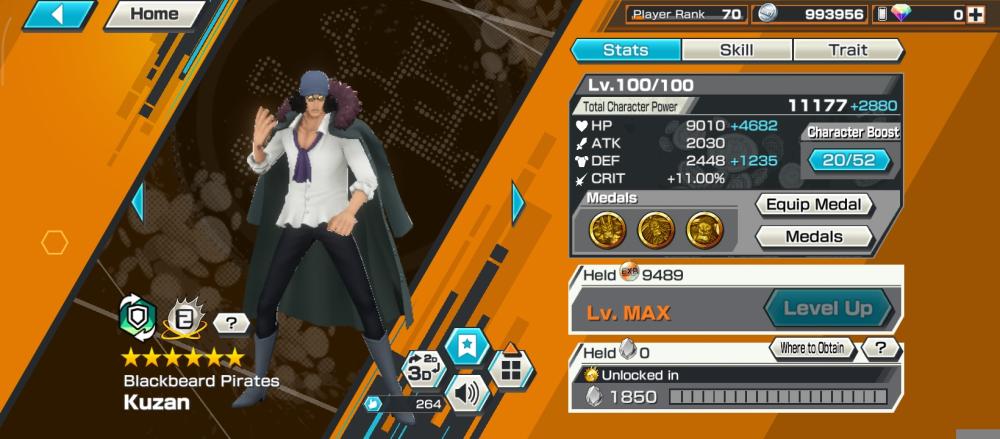Show the next character with right arrow
This screenshot has width=1000, height=439.
[x=518, y=203]
